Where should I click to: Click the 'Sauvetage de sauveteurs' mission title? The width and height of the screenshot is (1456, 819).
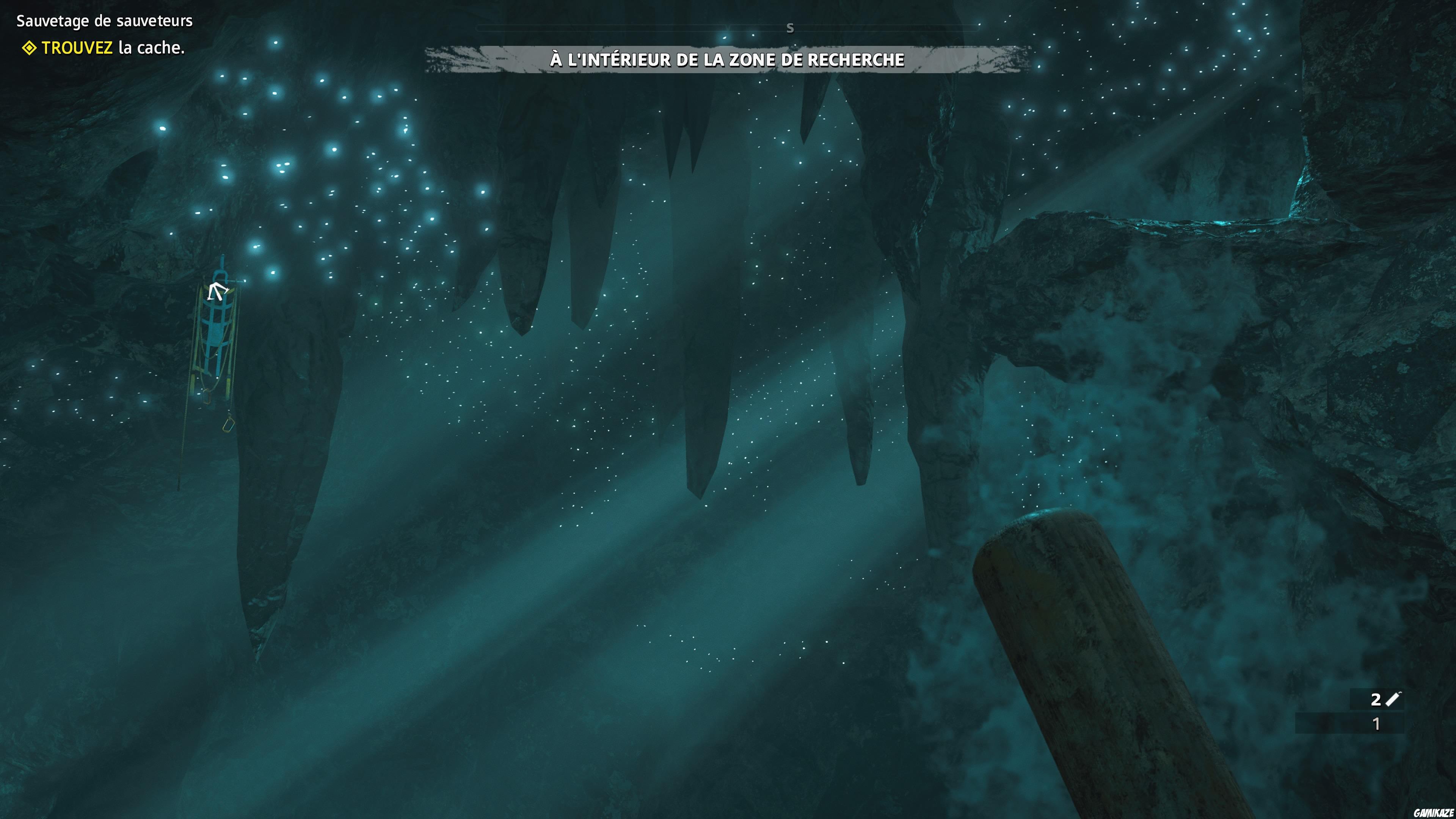(105, 21)
